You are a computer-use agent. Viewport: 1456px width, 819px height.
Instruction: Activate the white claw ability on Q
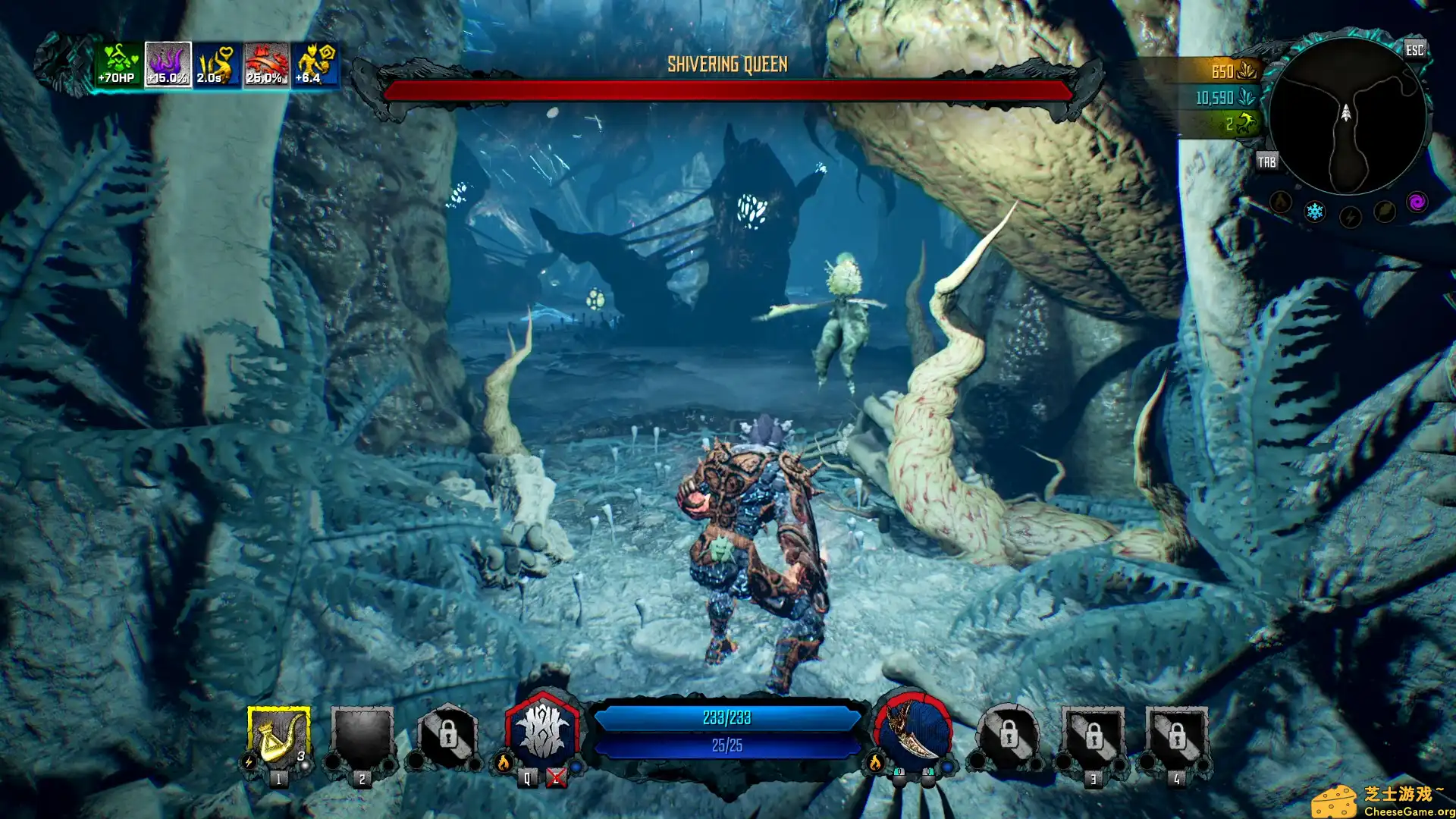pos(543,733)
